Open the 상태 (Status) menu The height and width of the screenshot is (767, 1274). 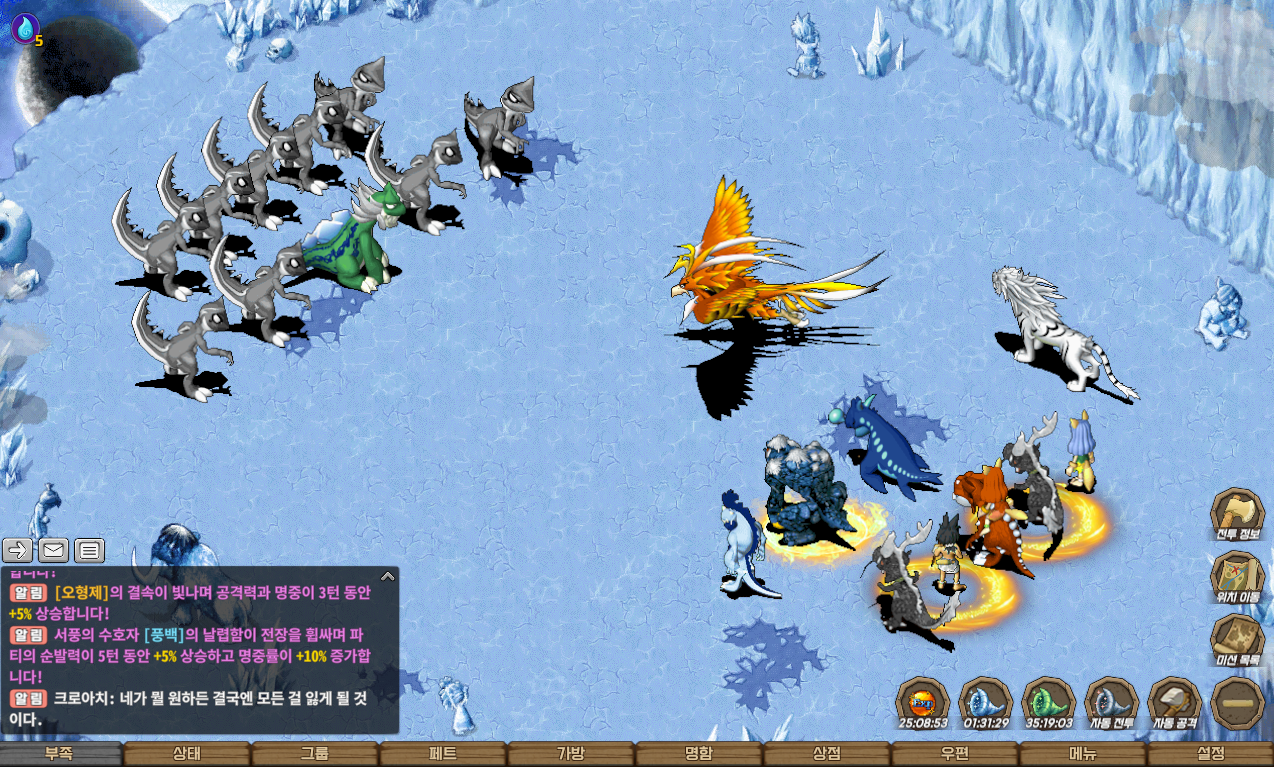(x=187, y=754)
